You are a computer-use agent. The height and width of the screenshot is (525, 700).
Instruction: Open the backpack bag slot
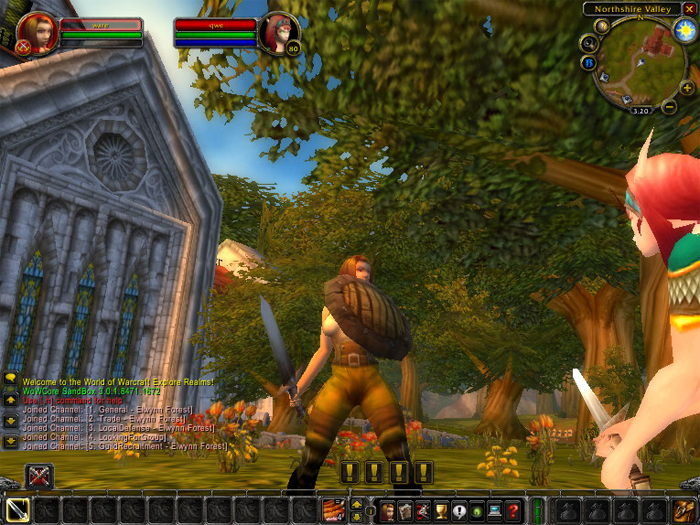tap(684, 510)
